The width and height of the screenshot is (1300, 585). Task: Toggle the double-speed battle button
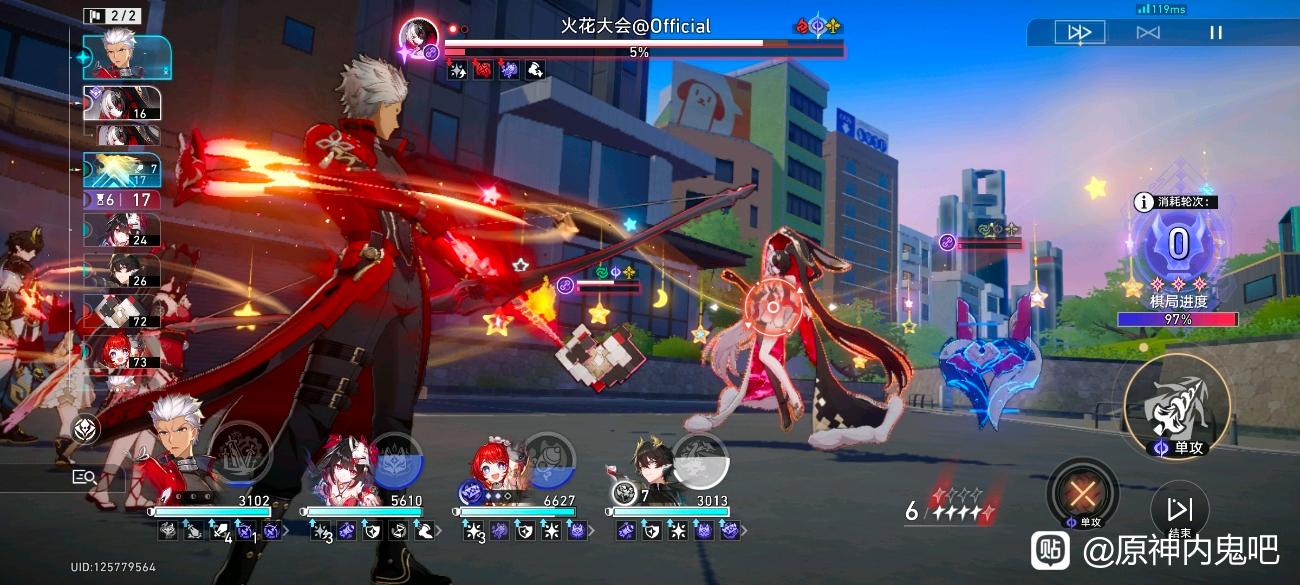coord(1080,33)
